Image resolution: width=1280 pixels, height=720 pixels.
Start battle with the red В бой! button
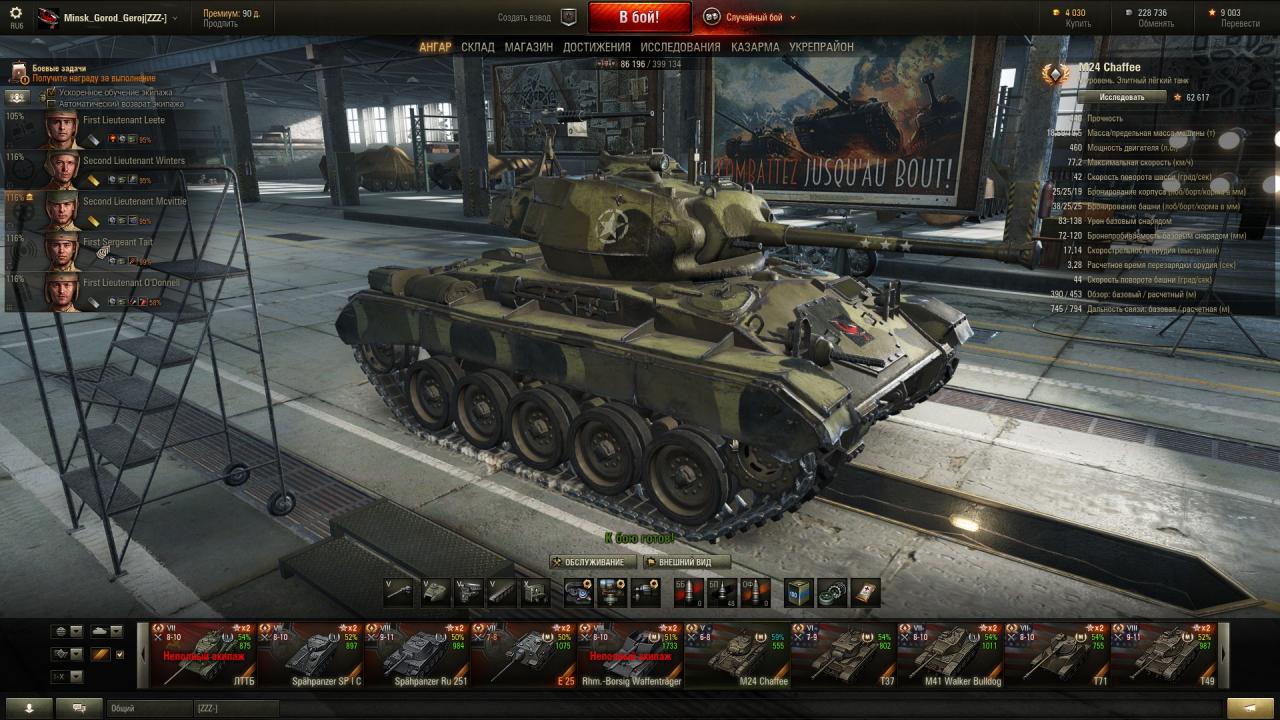point(639,18)
